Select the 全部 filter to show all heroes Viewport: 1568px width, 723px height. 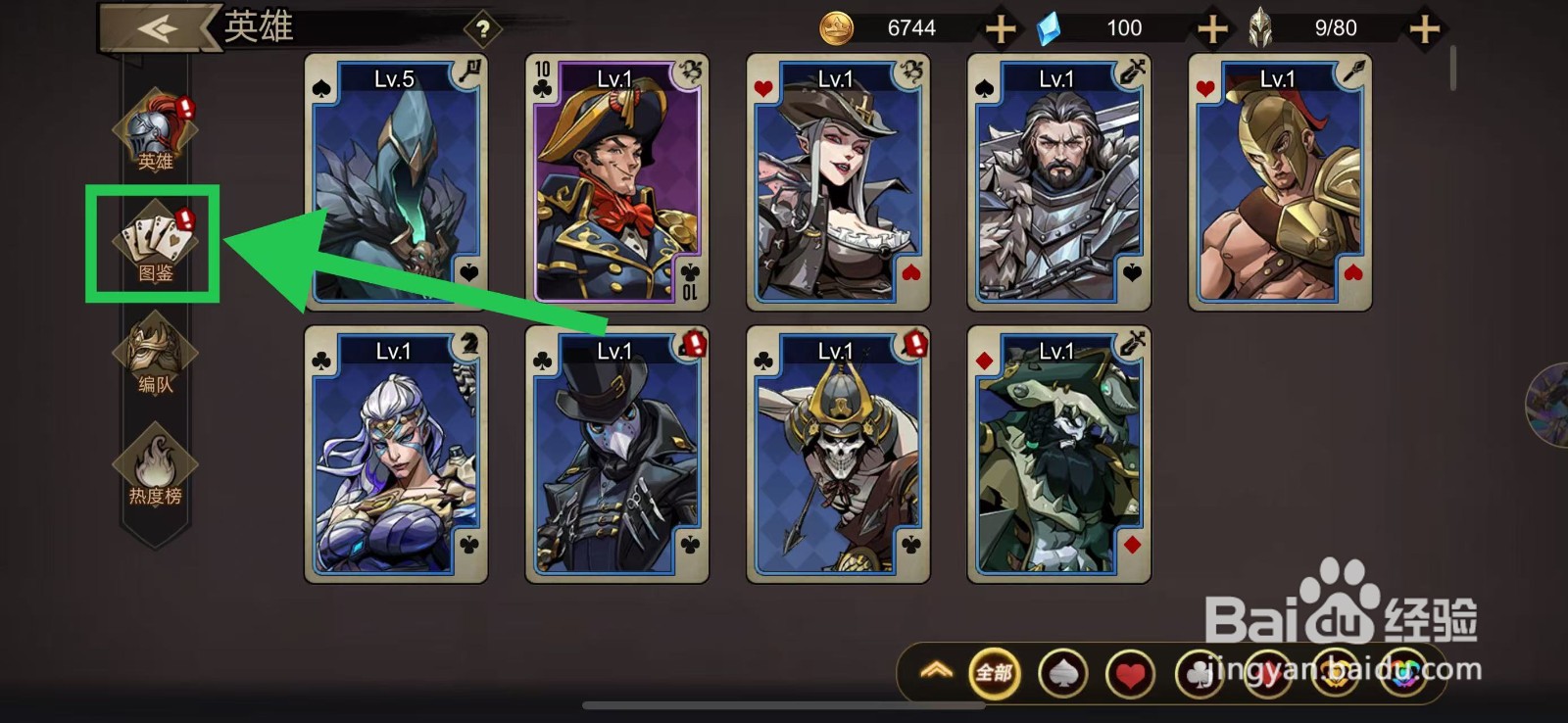point(993,674)
